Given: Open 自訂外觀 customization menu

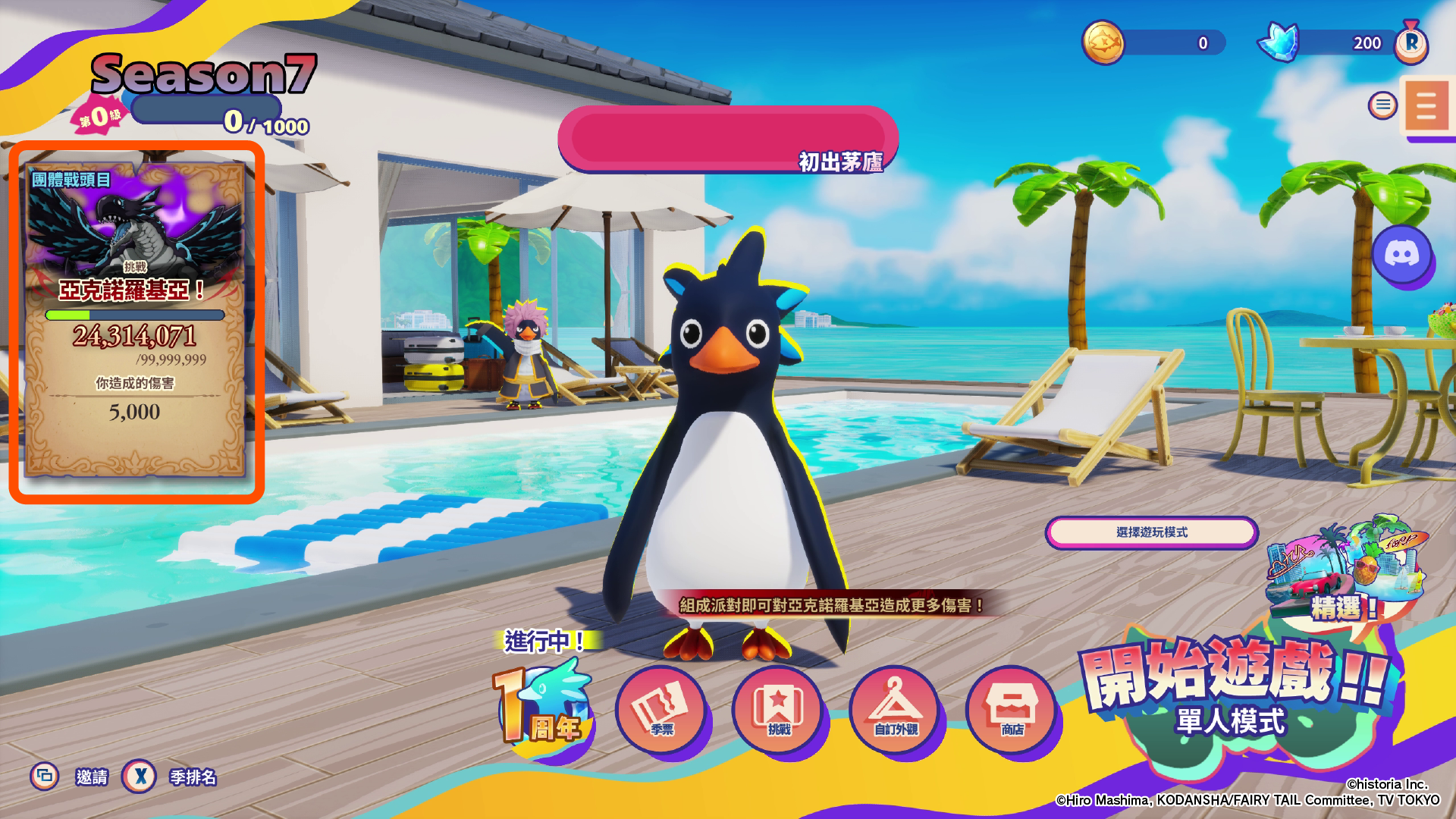Looking at the screenshot, I should pos(895,711).
